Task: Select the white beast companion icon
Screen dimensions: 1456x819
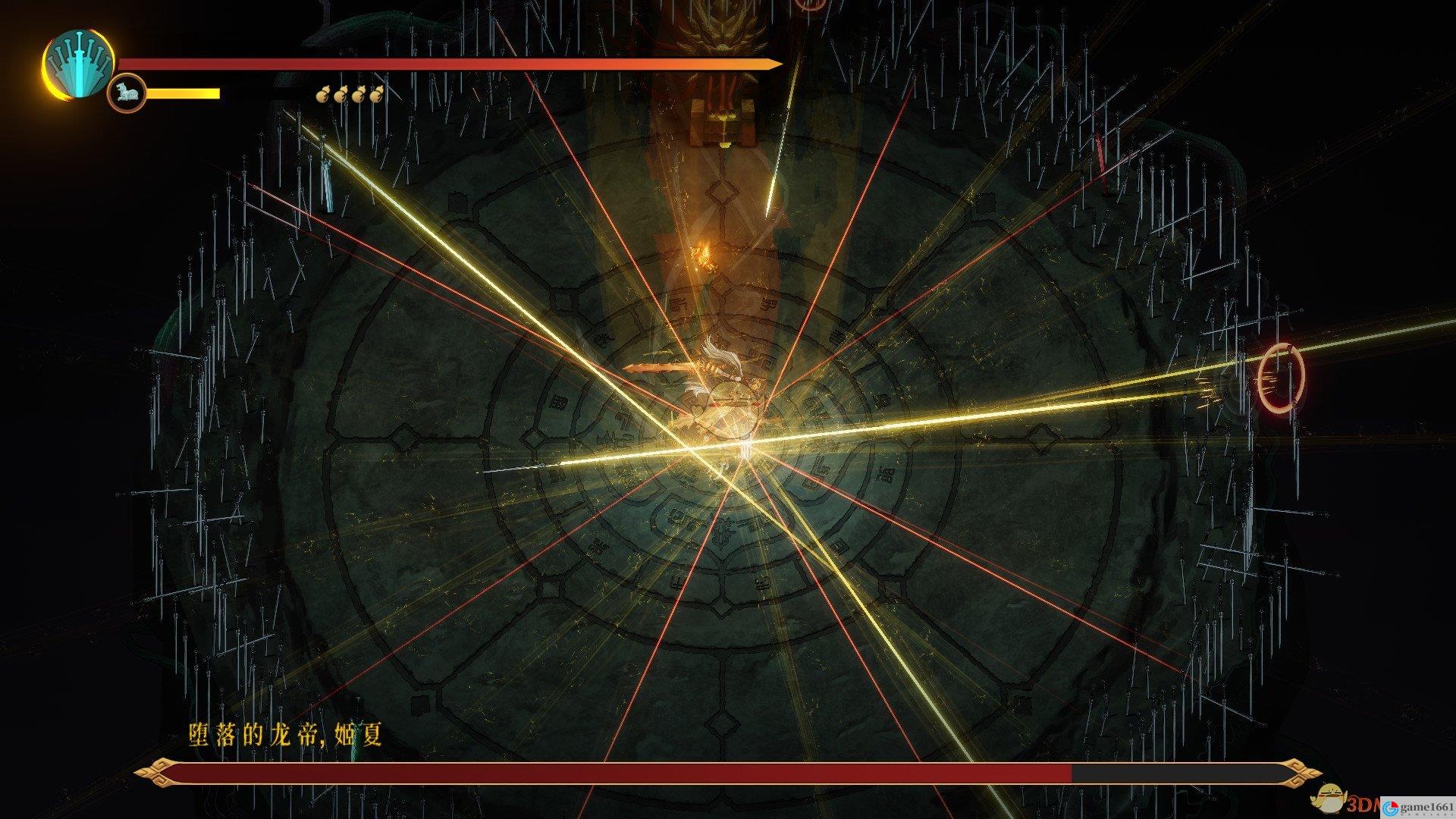Action: (x=126, y=94)
